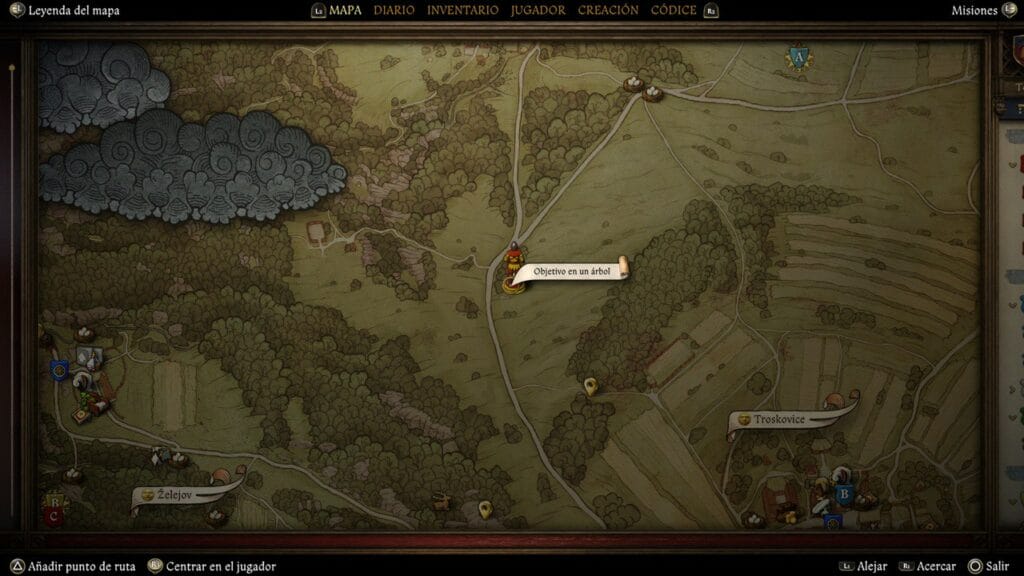Select the CÓDICE tab
1024x576 pixels.
click(674, 10)
